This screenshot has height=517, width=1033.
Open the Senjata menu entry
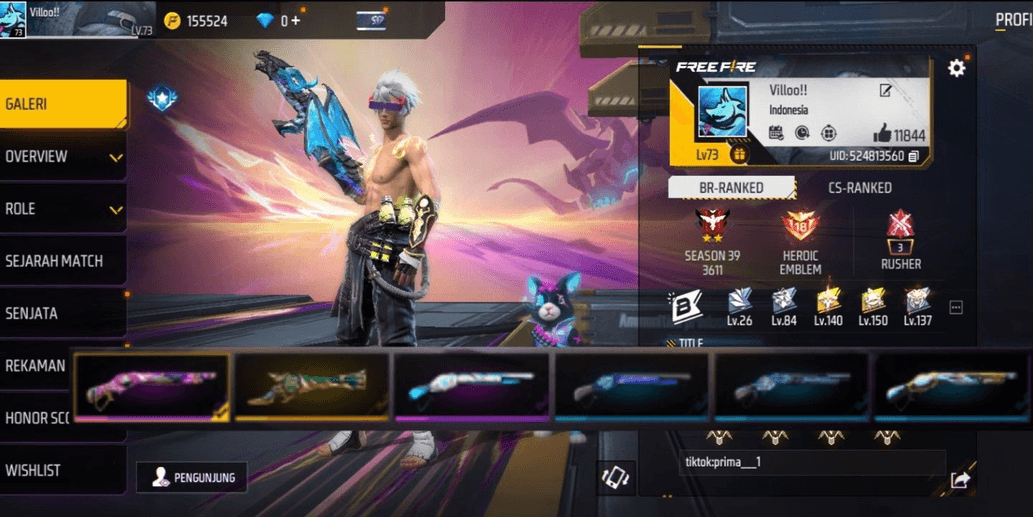(62, 313)
